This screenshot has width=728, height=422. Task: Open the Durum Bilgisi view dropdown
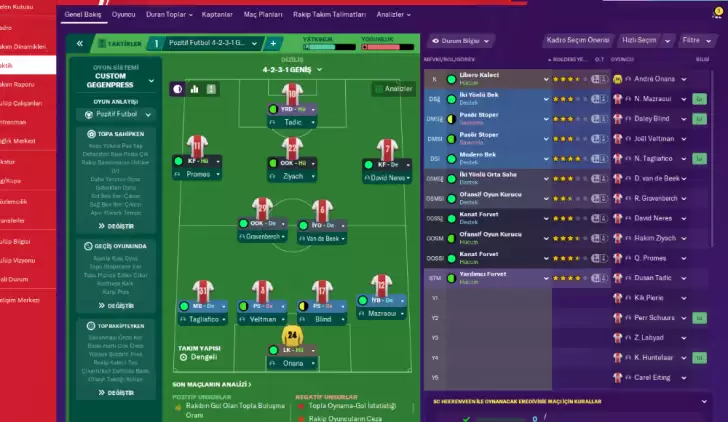(463, 41)
